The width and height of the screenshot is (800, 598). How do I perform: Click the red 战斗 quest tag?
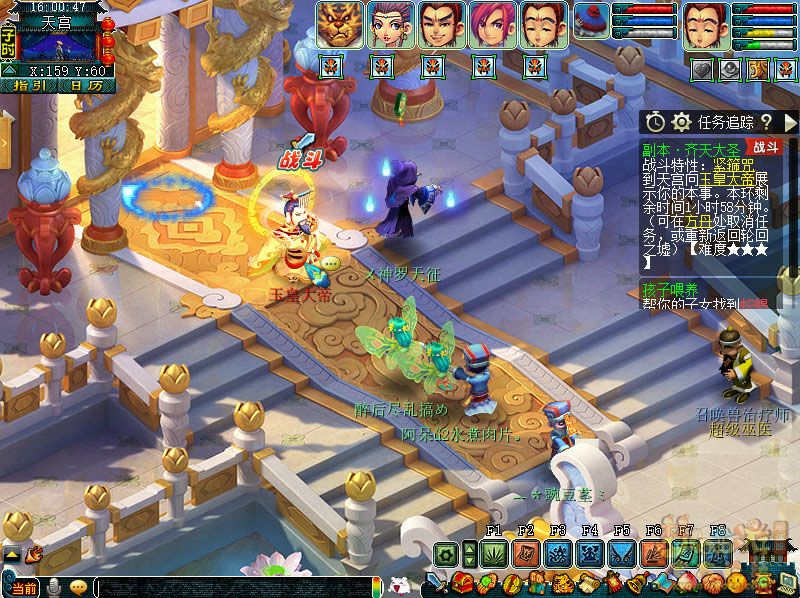pos(767,147)
